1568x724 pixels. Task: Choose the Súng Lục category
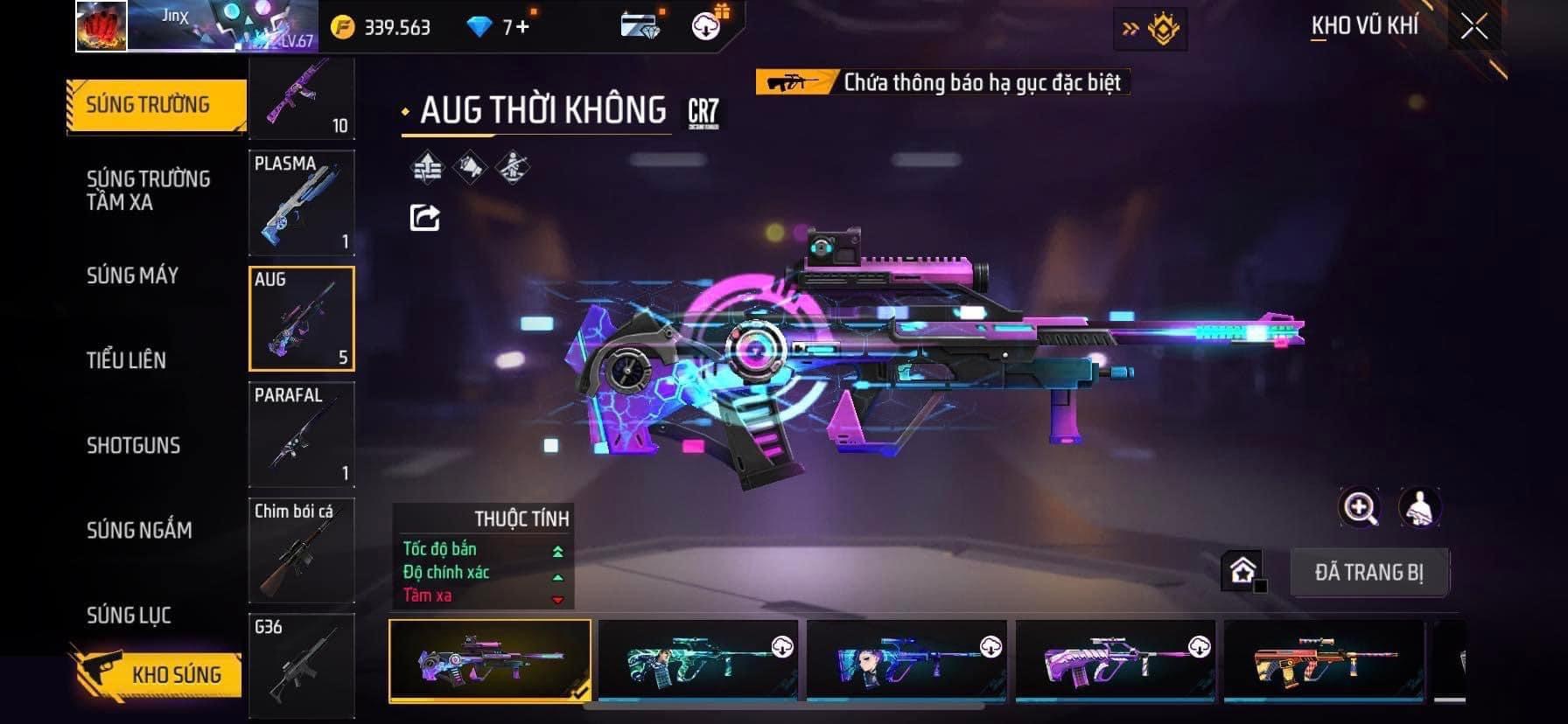coord(129,615)
